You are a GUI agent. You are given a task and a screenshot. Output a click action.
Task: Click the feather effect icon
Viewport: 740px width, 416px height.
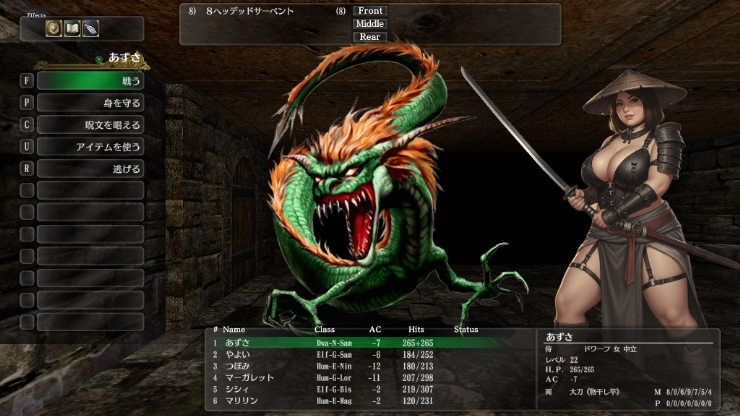[x=91, y=29]
